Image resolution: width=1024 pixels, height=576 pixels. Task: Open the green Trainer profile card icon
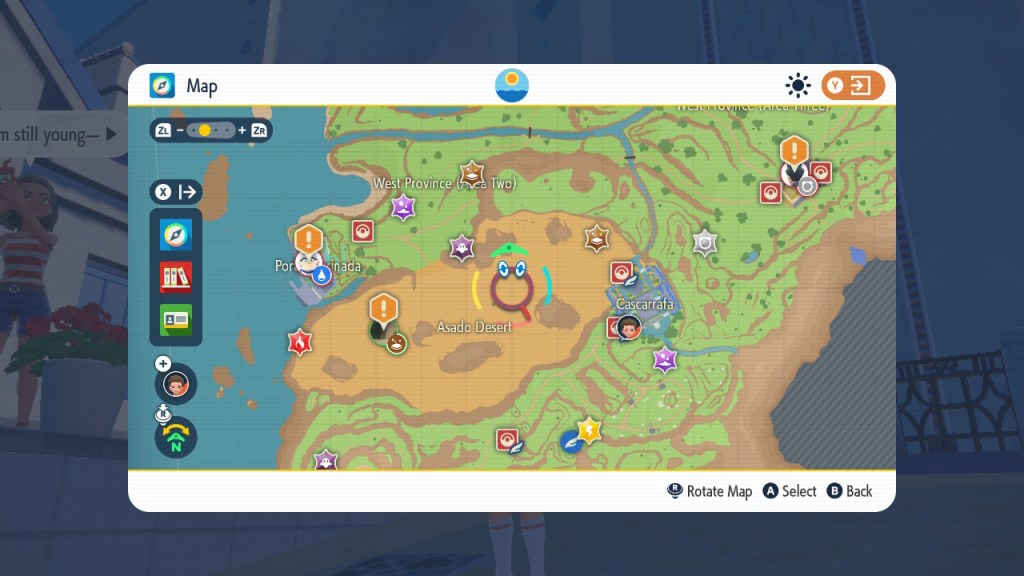[x=176, y=320]
